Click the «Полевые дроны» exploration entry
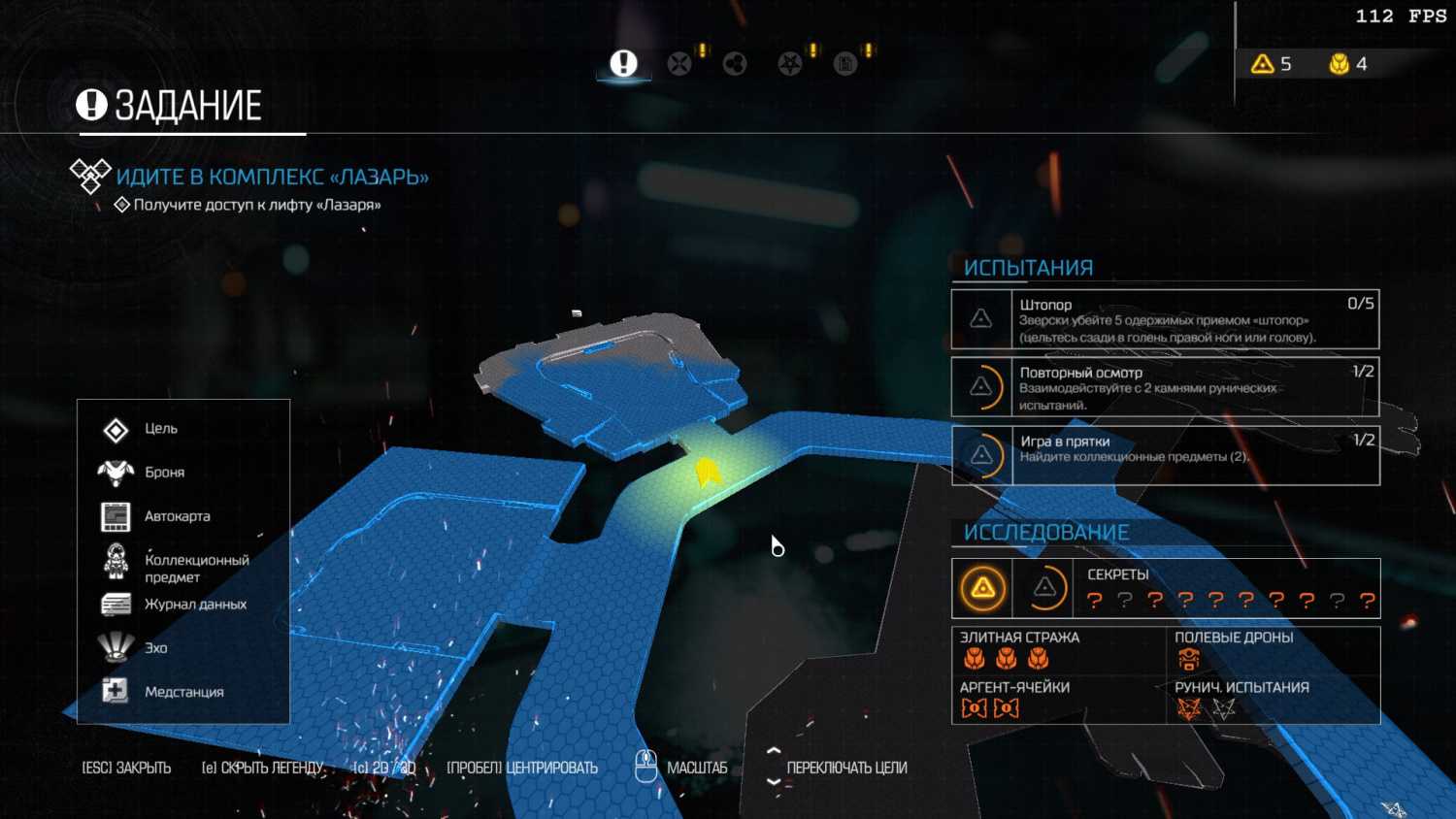Viewport: 1456px width, 819px height. point(1272,650)
